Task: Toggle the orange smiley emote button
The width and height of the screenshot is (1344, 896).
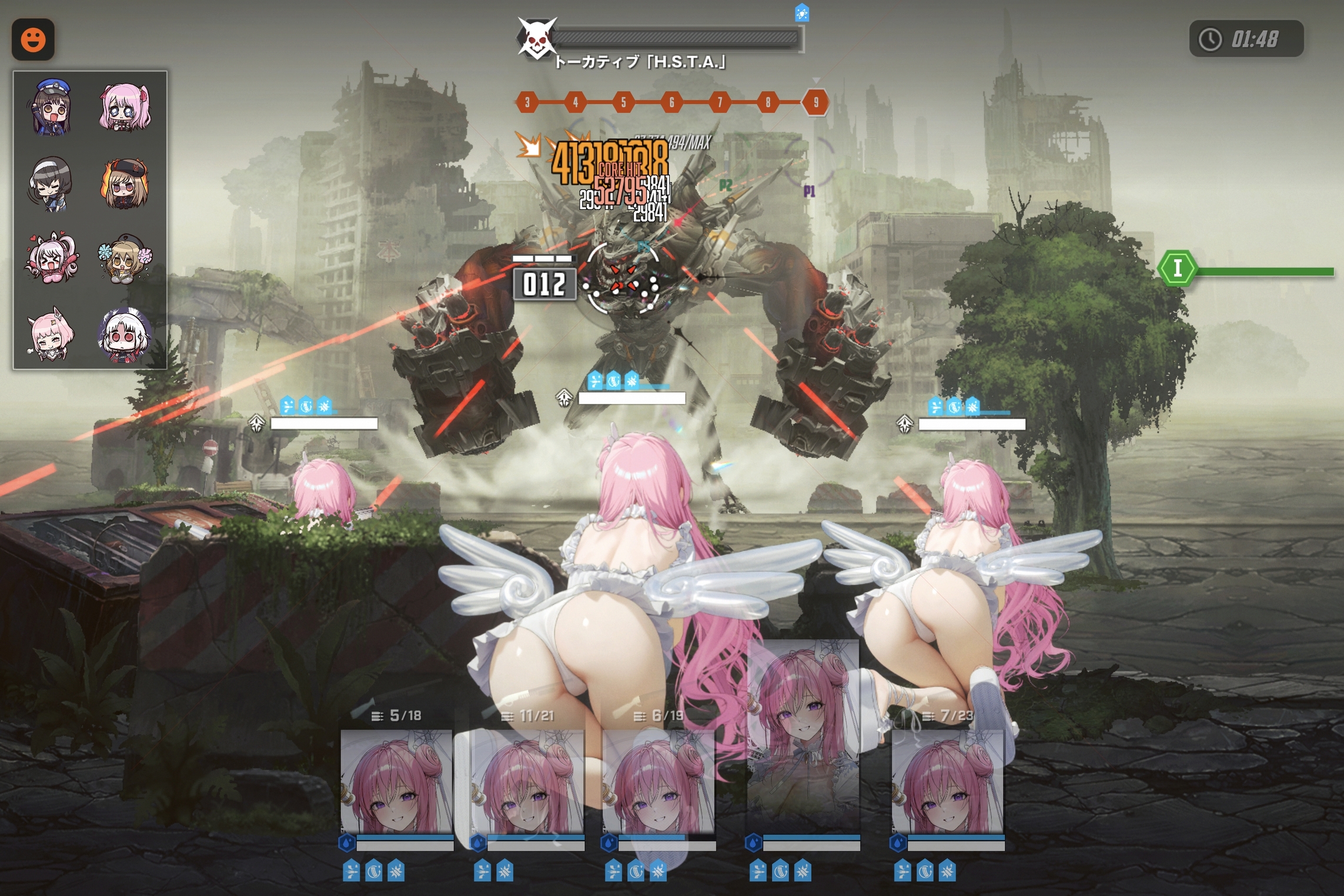Action: click(x=33, y=39)
